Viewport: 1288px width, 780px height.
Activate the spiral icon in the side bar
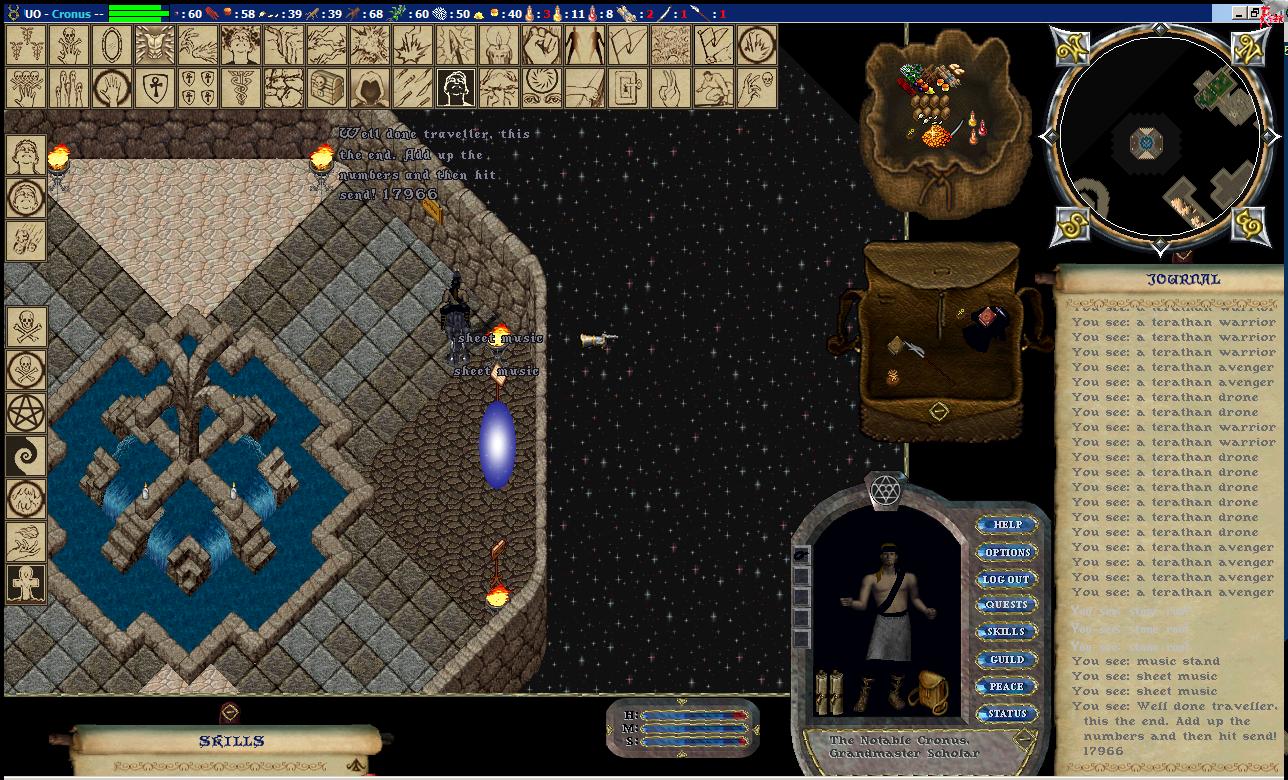[25, 456]
